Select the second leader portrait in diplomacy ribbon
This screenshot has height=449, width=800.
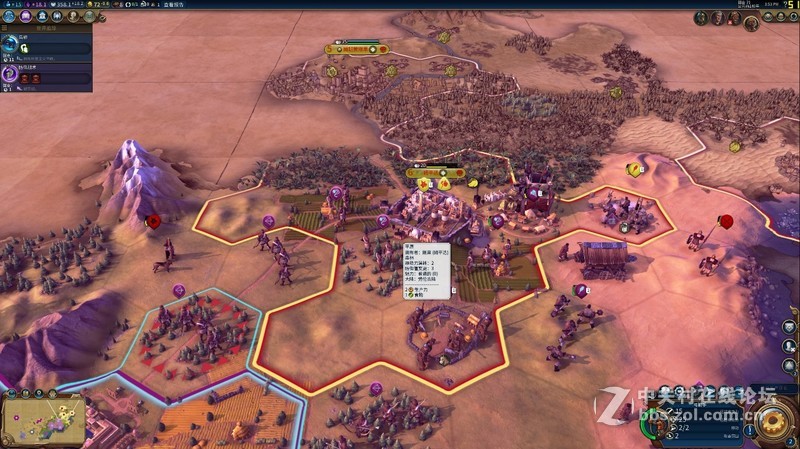717,18
